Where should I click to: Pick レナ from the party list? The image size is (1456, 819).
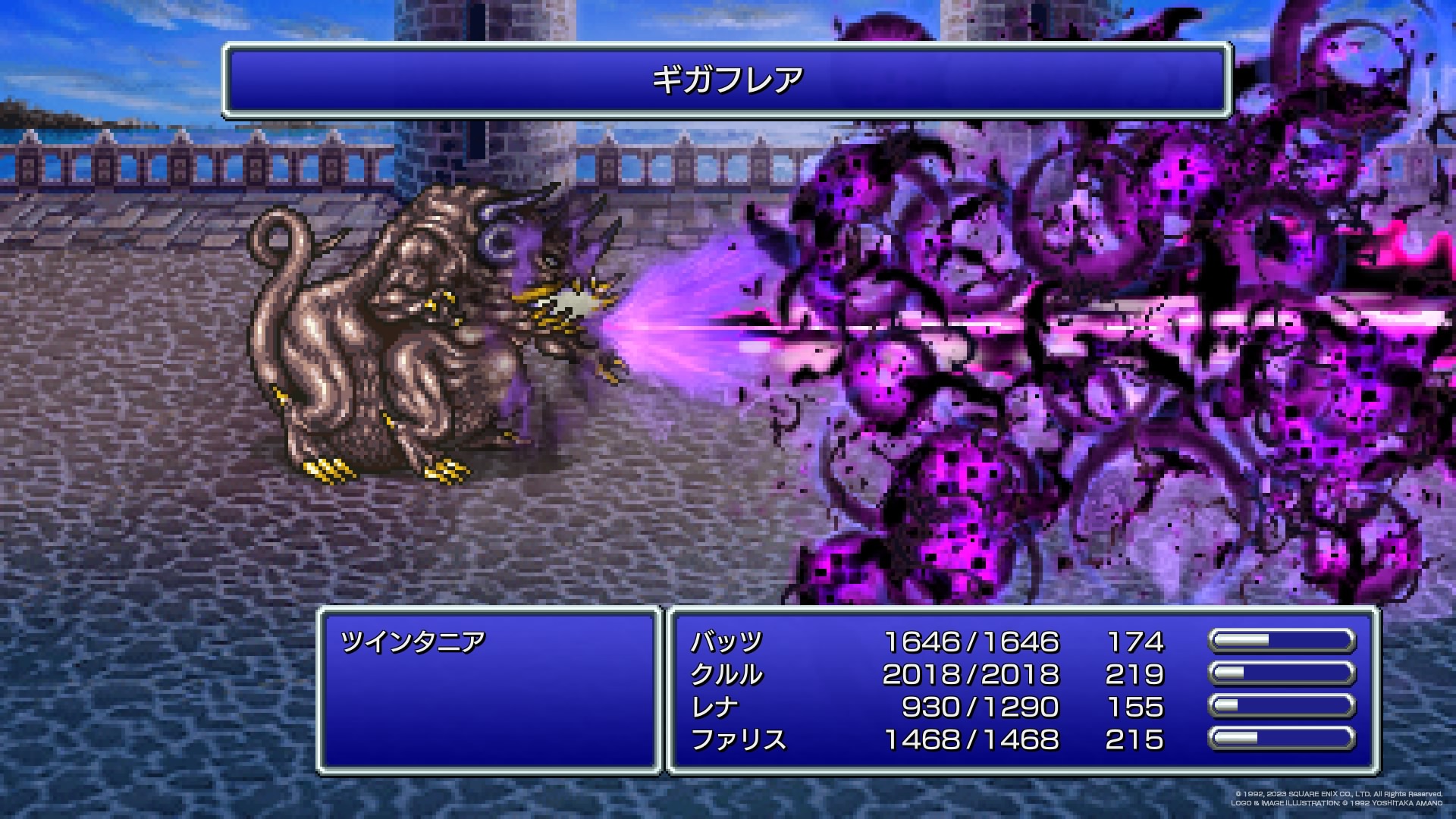coord(714,708)
